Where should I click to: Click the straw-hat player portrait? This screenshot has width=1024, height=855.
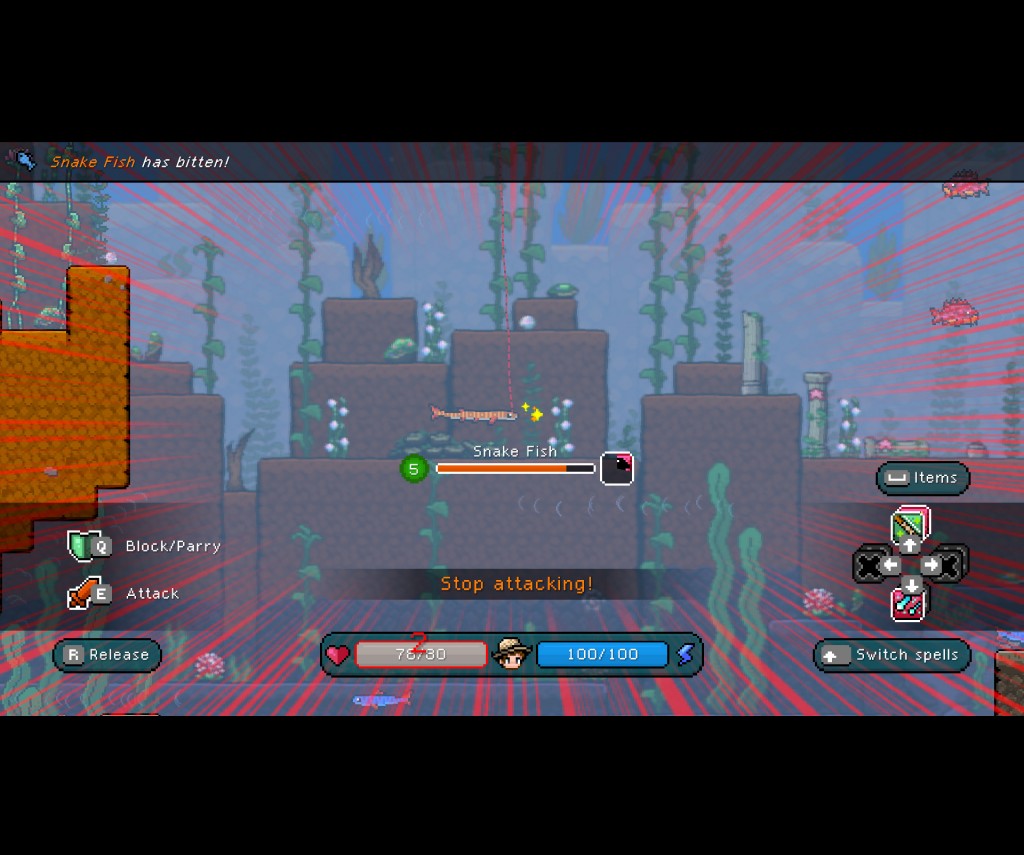coord(511,655)
